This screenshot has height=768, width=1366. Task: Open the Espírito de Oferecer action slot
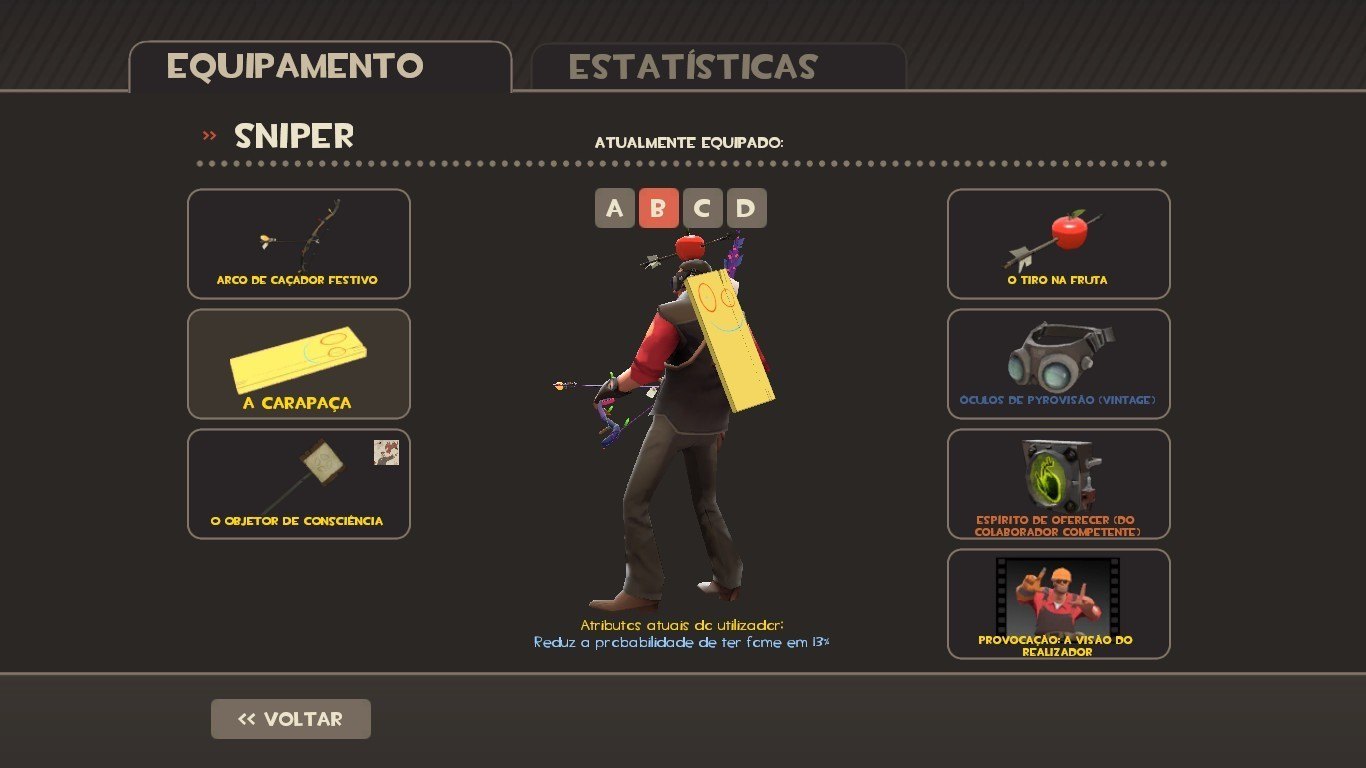pos(1058,484)
